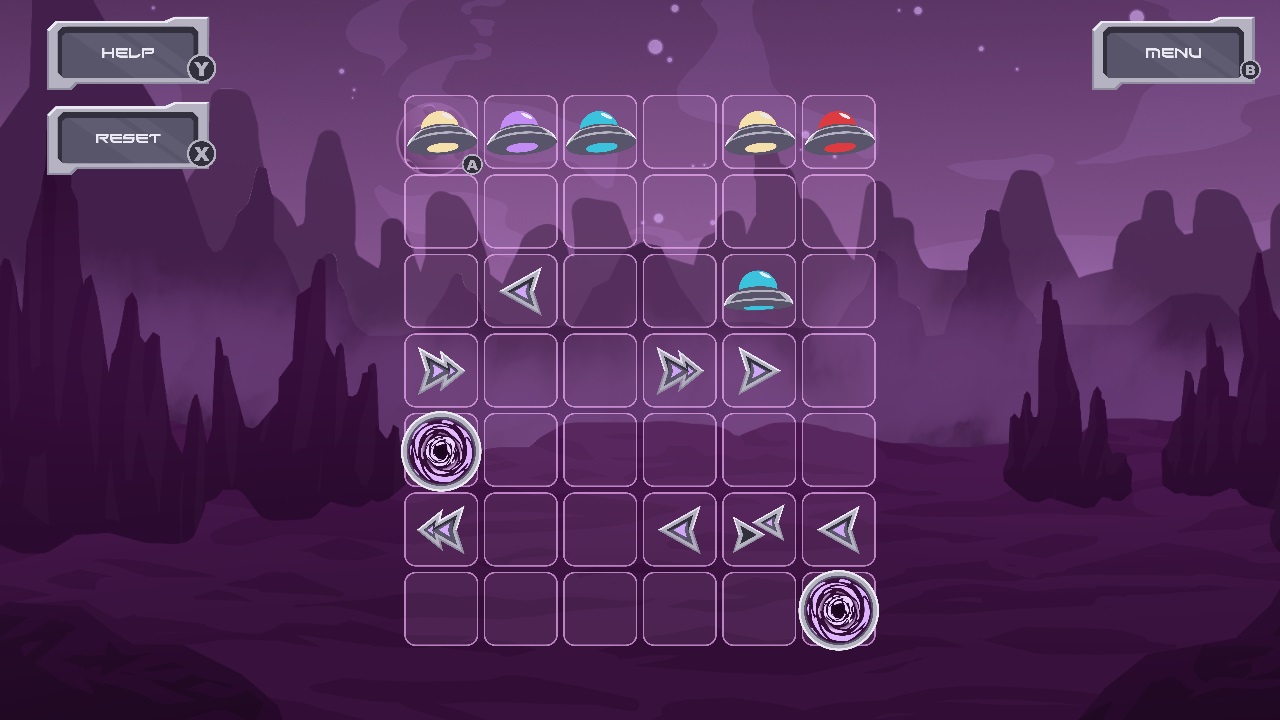Click the portal at the bottom right corner
Image resolution: width=1280 pixels, height=720 pixels.
[839, 609]
